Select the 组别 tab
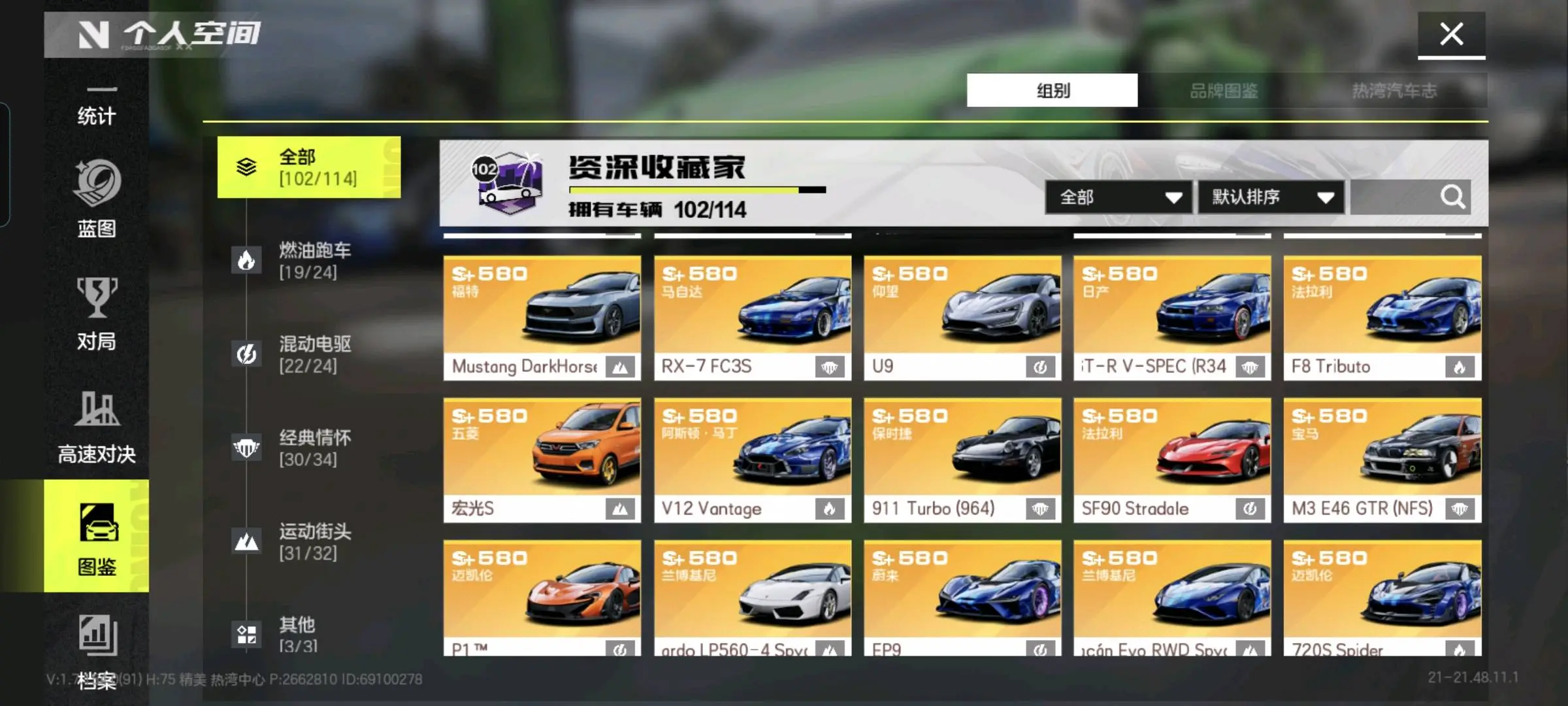The height and width of the screenshot is (706, 1568). pyautogui.click(x=1052, y=90)
